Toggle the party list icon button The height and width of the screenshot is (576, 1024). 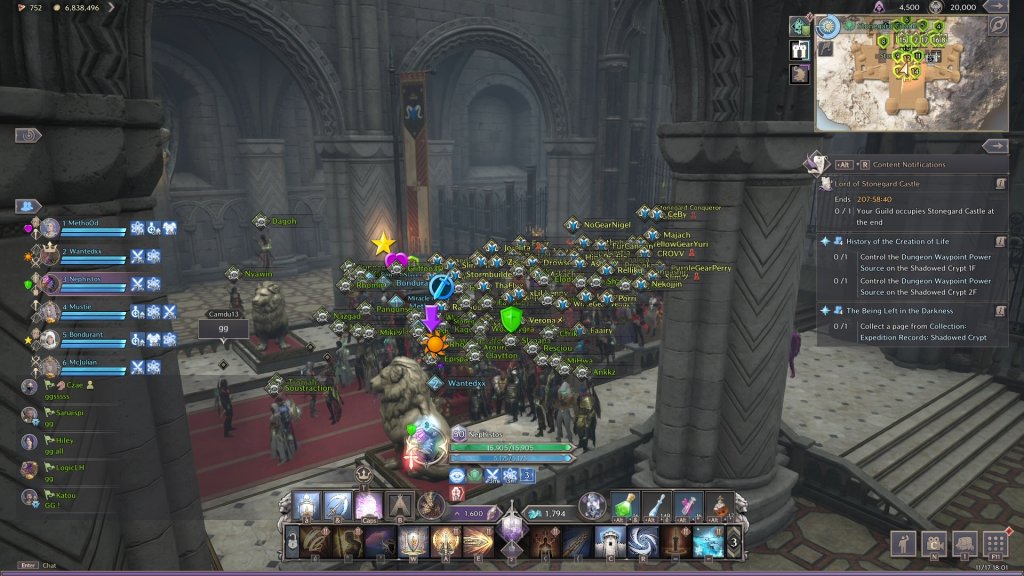(x=26, y=206)
